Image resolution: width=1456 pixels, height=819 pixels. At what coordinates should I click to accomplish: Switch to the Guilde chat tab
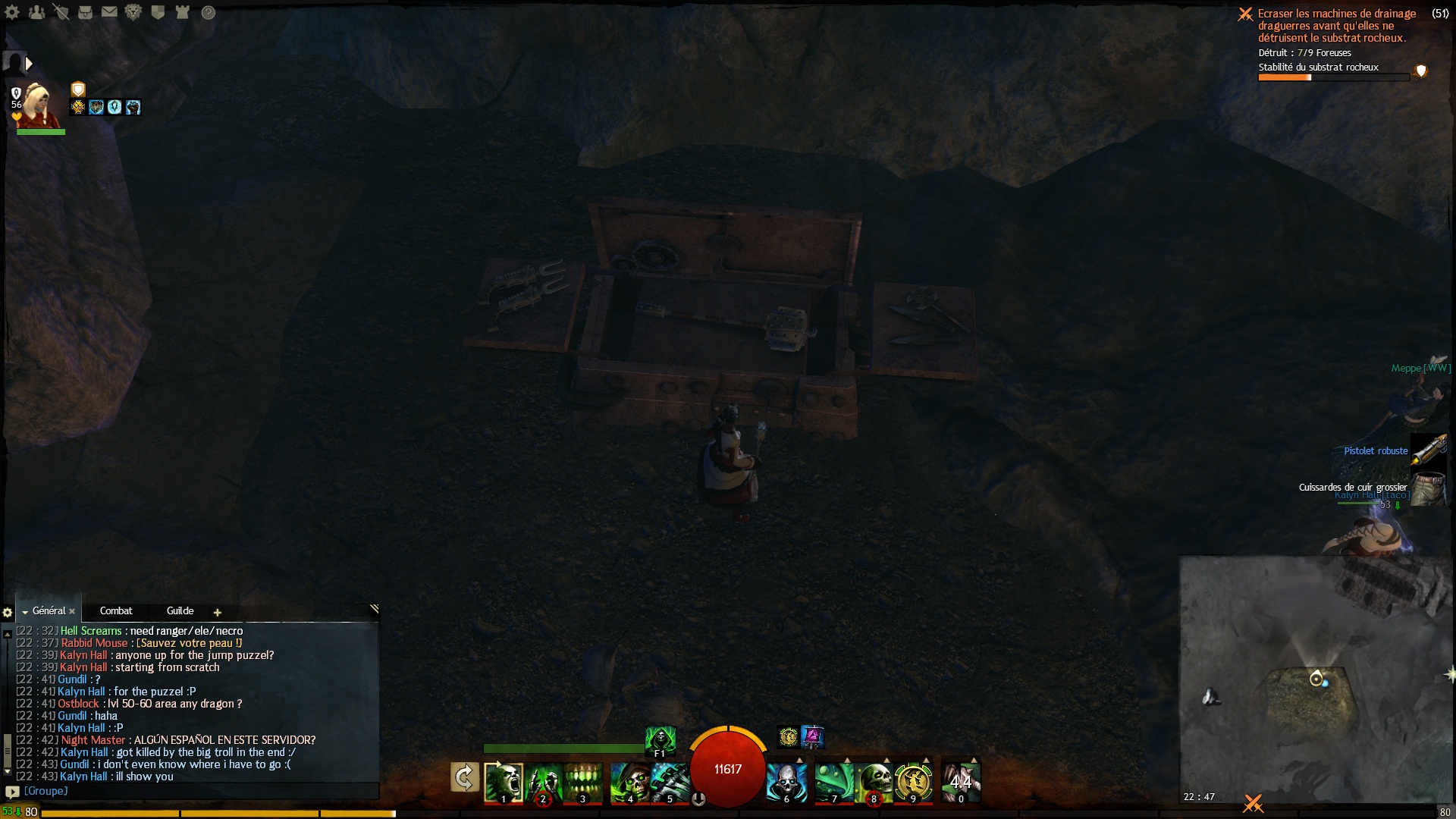pyautogui.click(x=180, y=611)
